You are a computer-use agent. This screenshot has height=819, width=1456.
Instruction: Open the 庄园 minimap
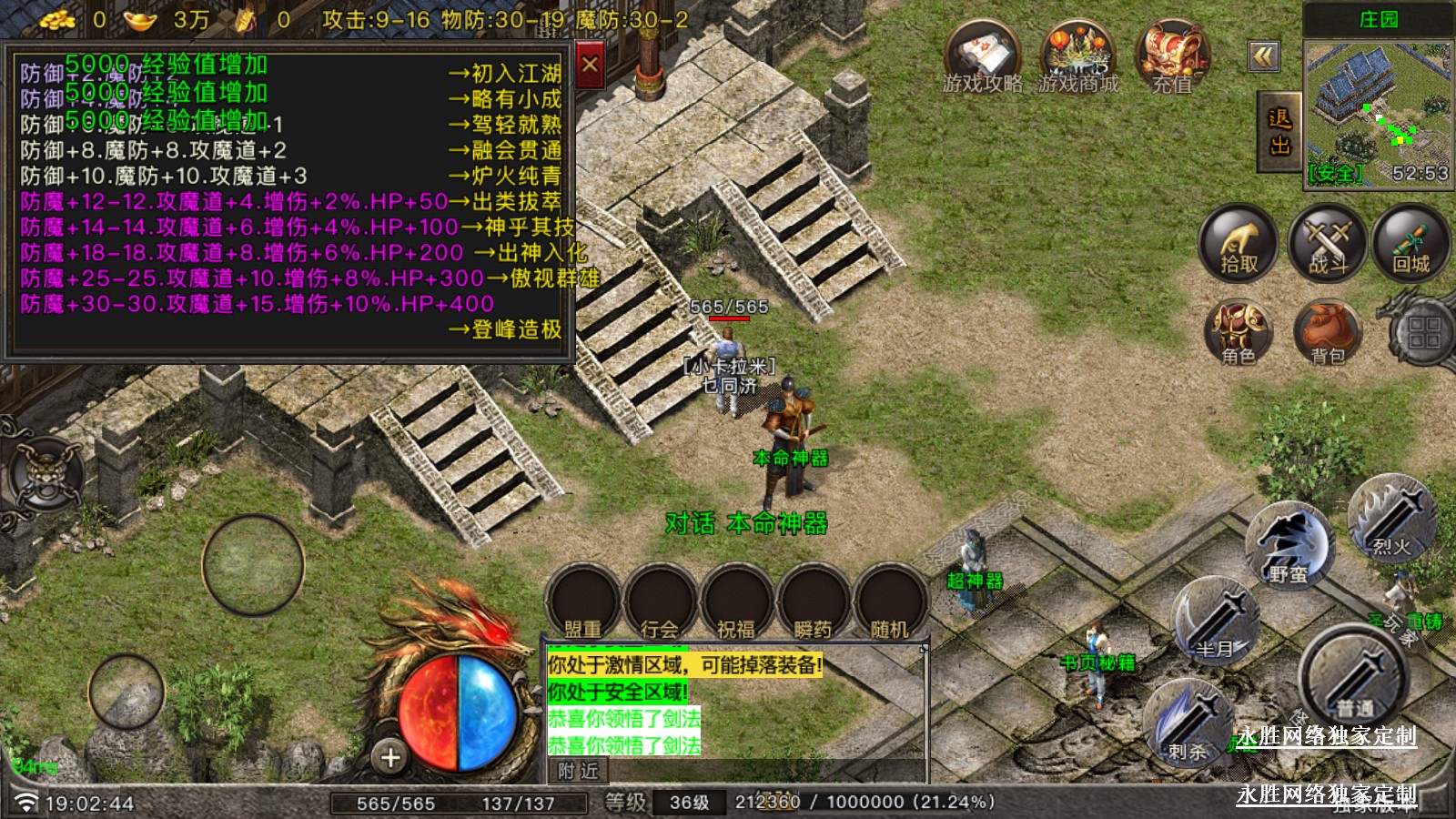point(1378,114)
